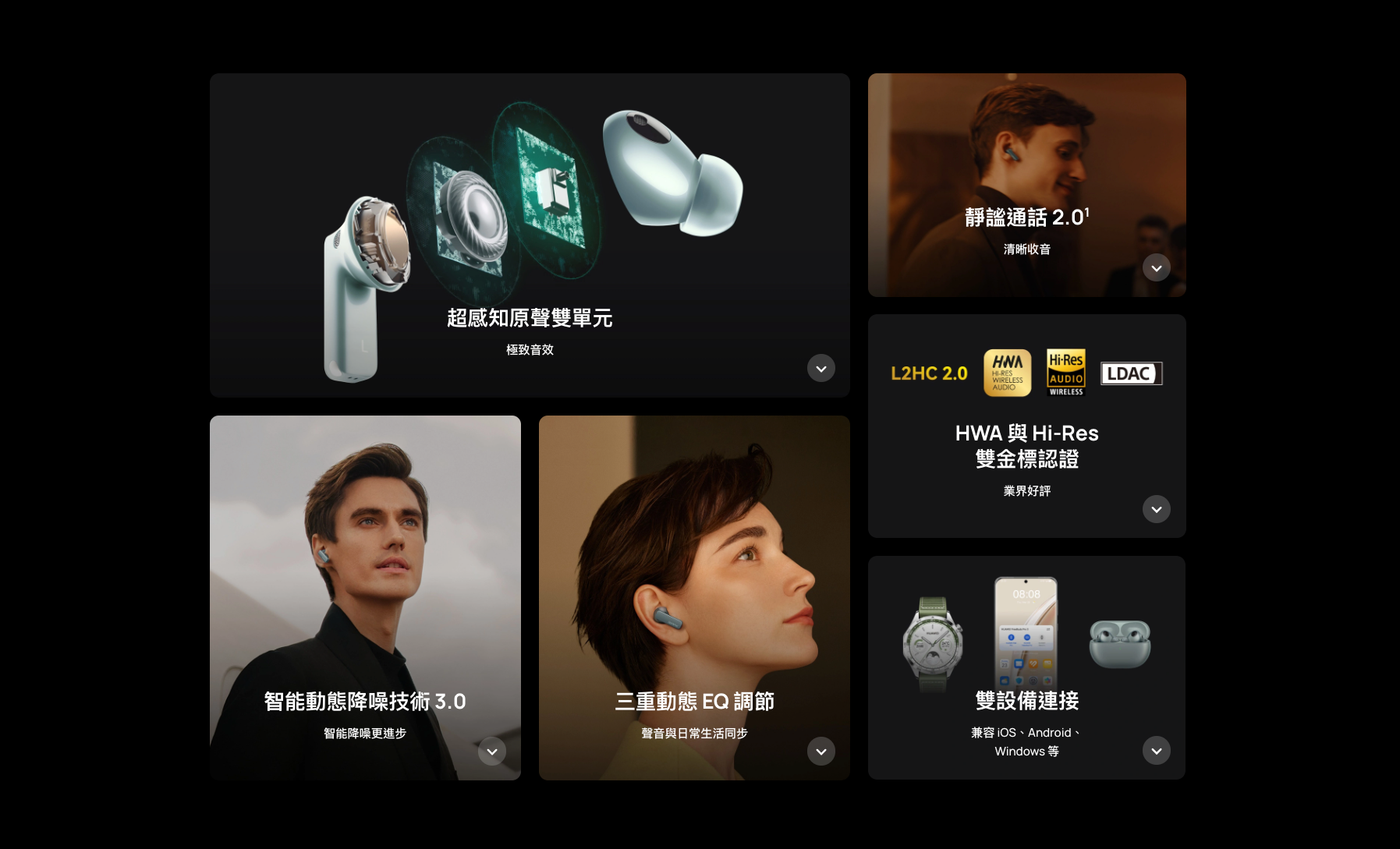The image size is (1400, 849).
Task: Click the HWA gold badge
Action: tap(1007, 373)
